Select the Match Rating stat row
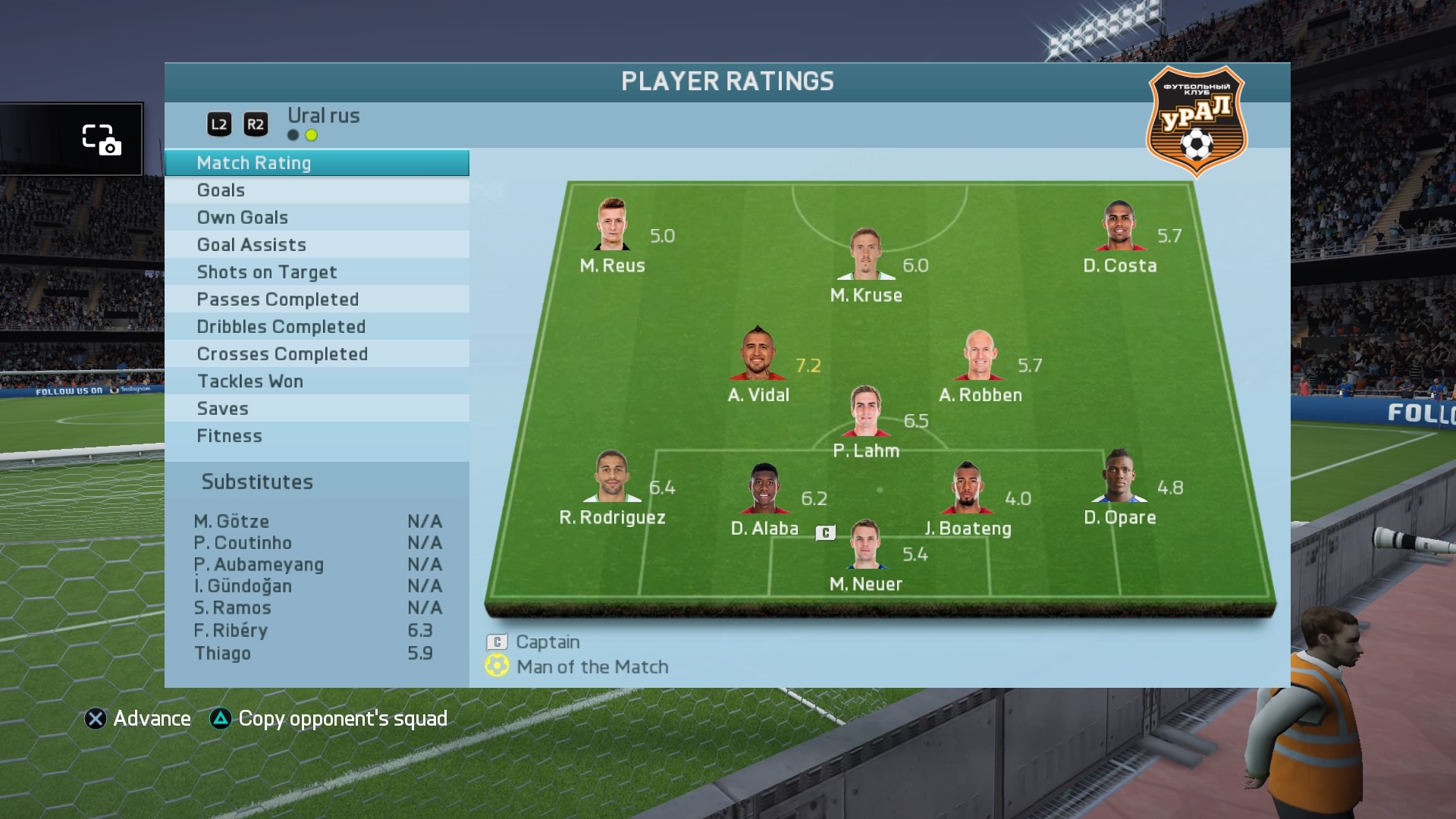This screenshot has height=819, width=1456. coord(316,163)
